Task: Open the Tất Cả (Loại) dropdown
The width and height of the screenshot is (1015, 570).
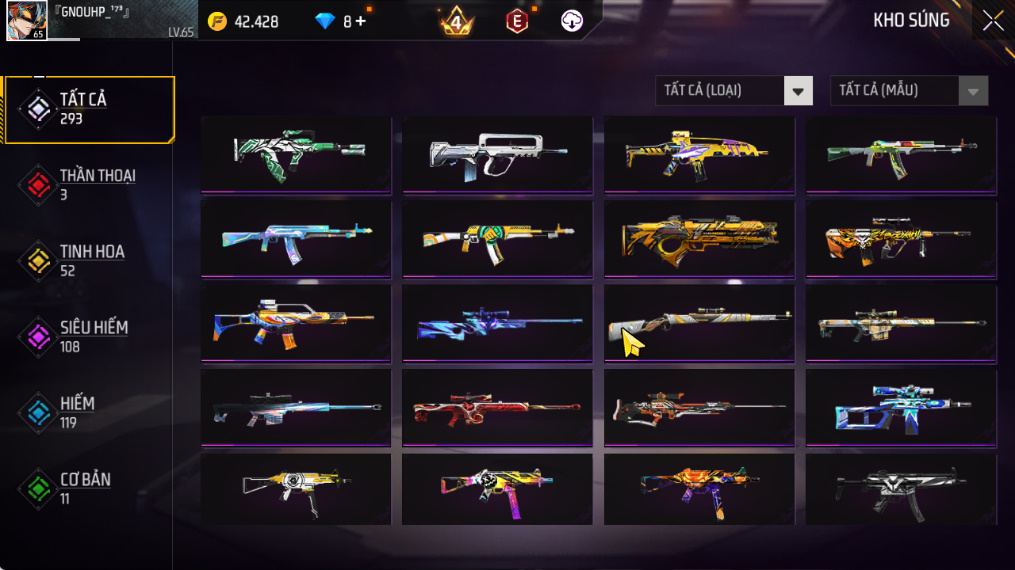Action: 734,91
